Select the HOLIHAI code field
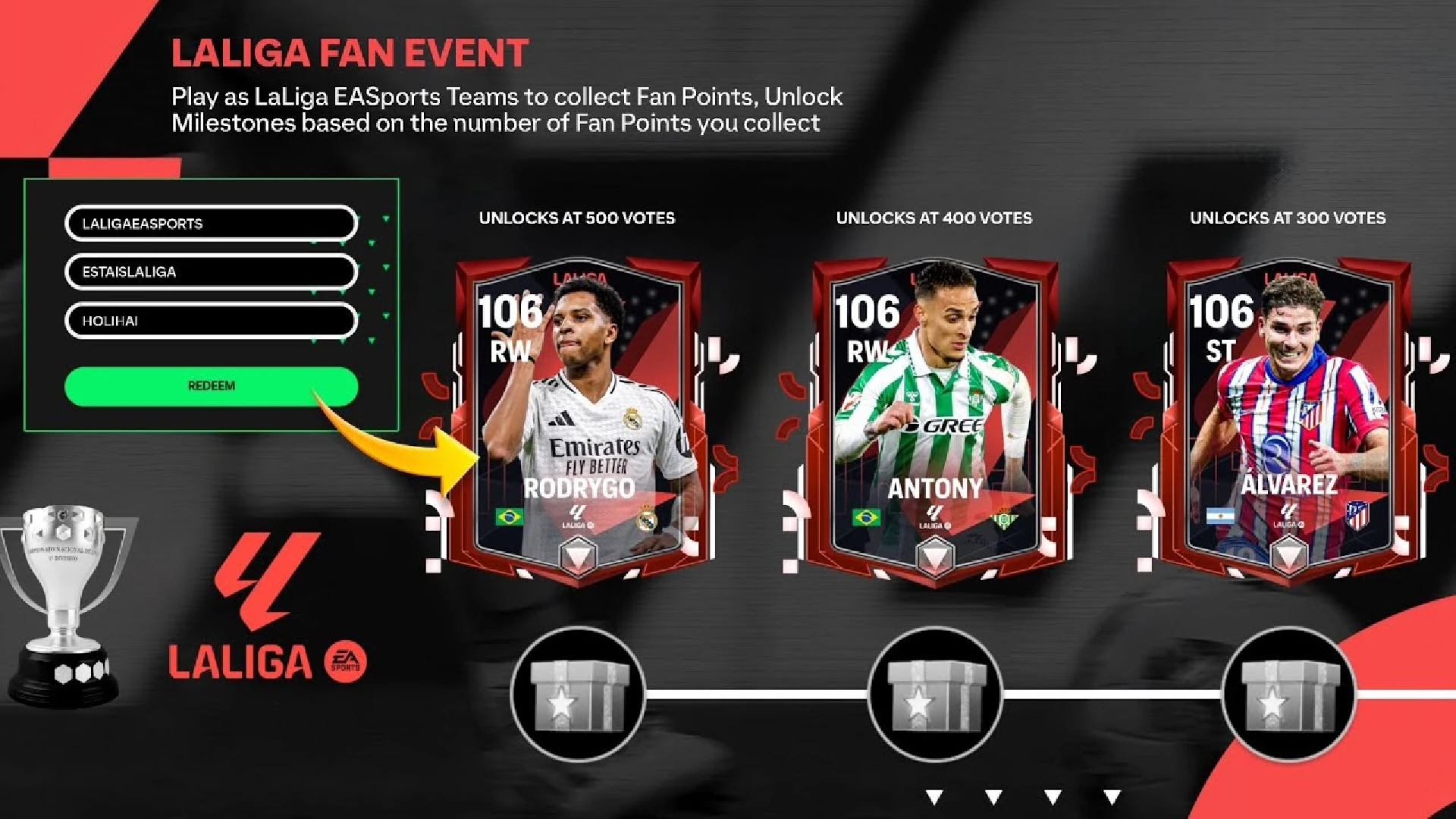The width and height of the screenshot is (1456, 819). coord(211,321)
